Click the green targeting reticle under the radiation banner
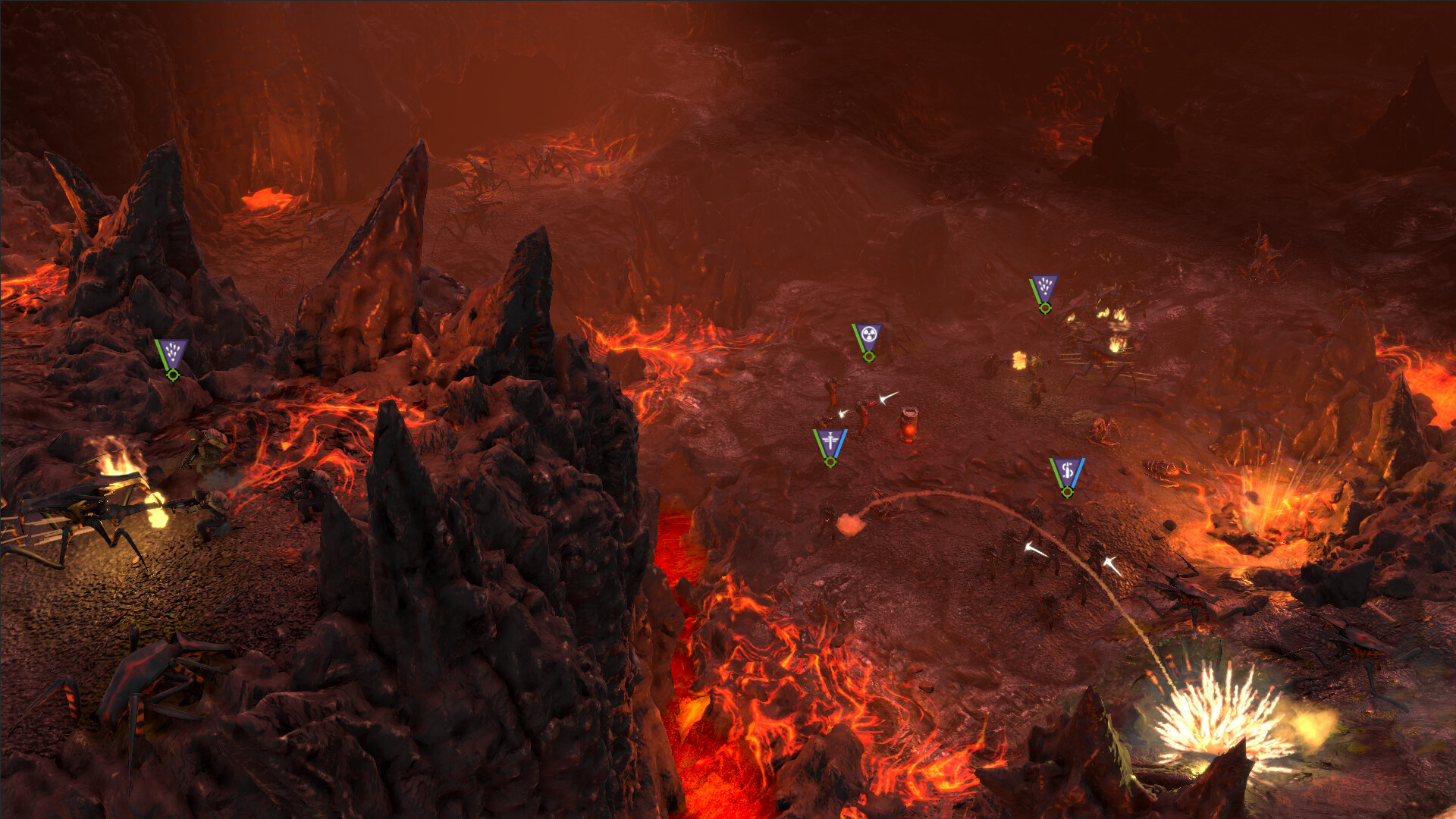The height and width of the screenshot is (819, 1456). pos(868,357)
